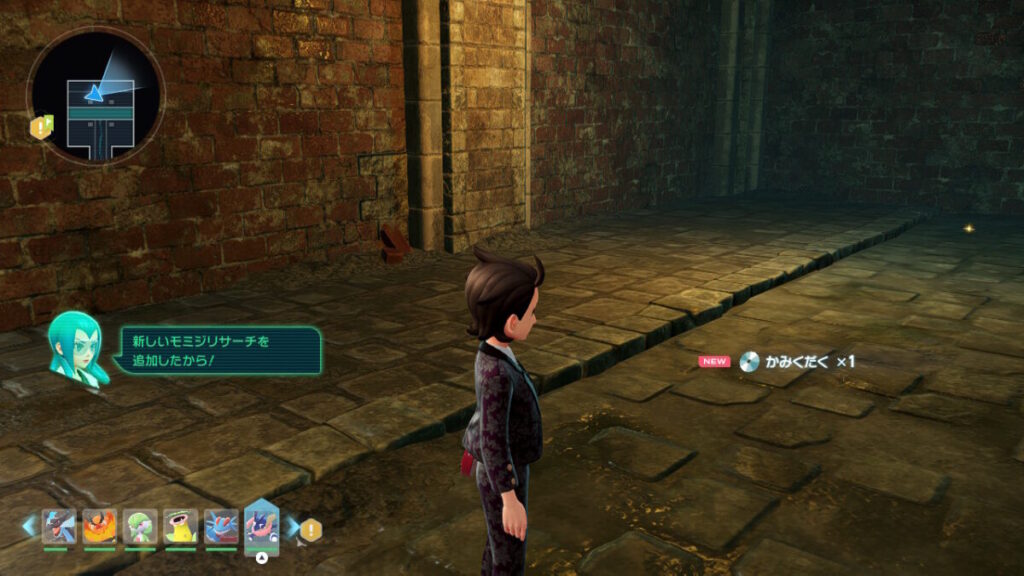The height and width of the screenshot is (576, 1024).
Task: Choose Lucario in the party bar
Action: pyautogui.click(x=58, y=525)
